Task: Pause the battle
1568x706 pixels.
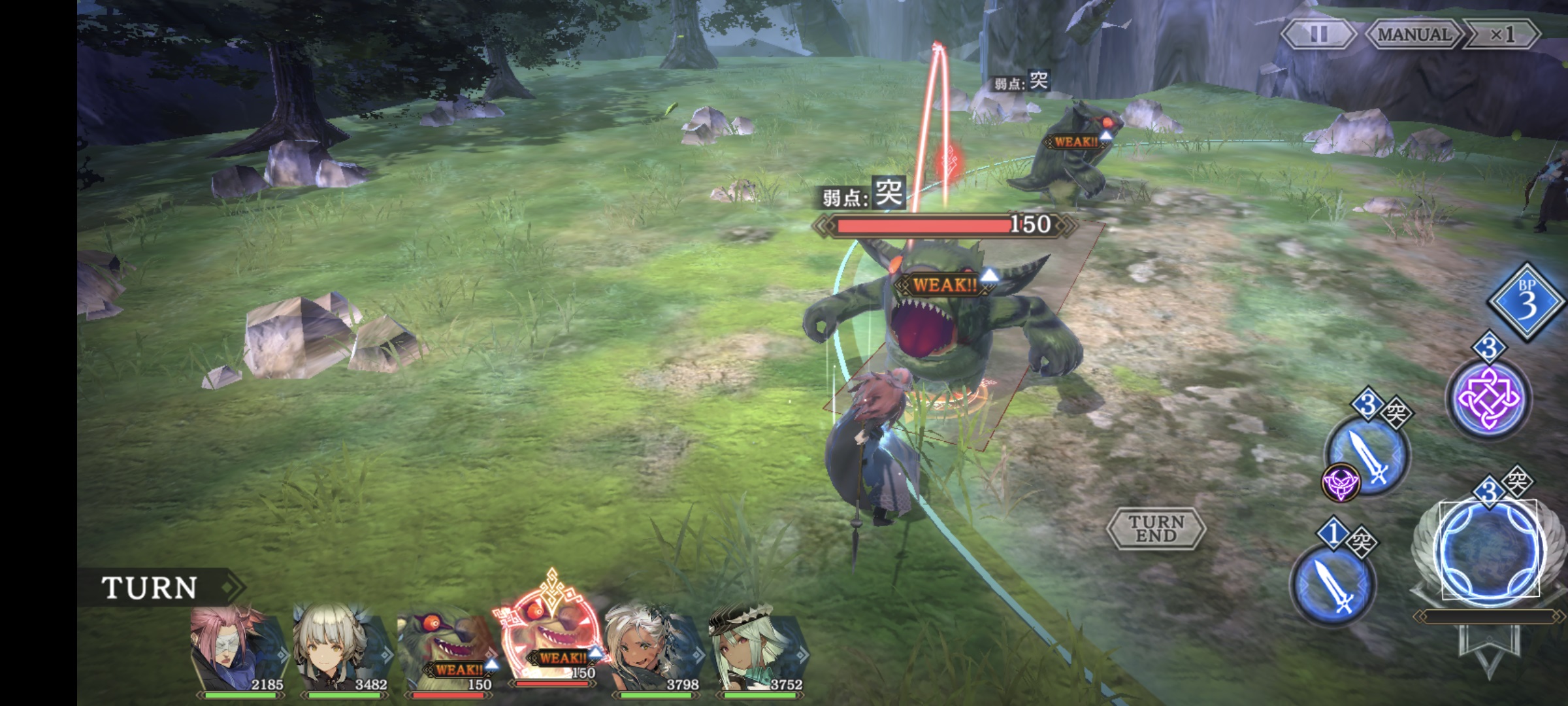Action: click(x=1318, y=34)
